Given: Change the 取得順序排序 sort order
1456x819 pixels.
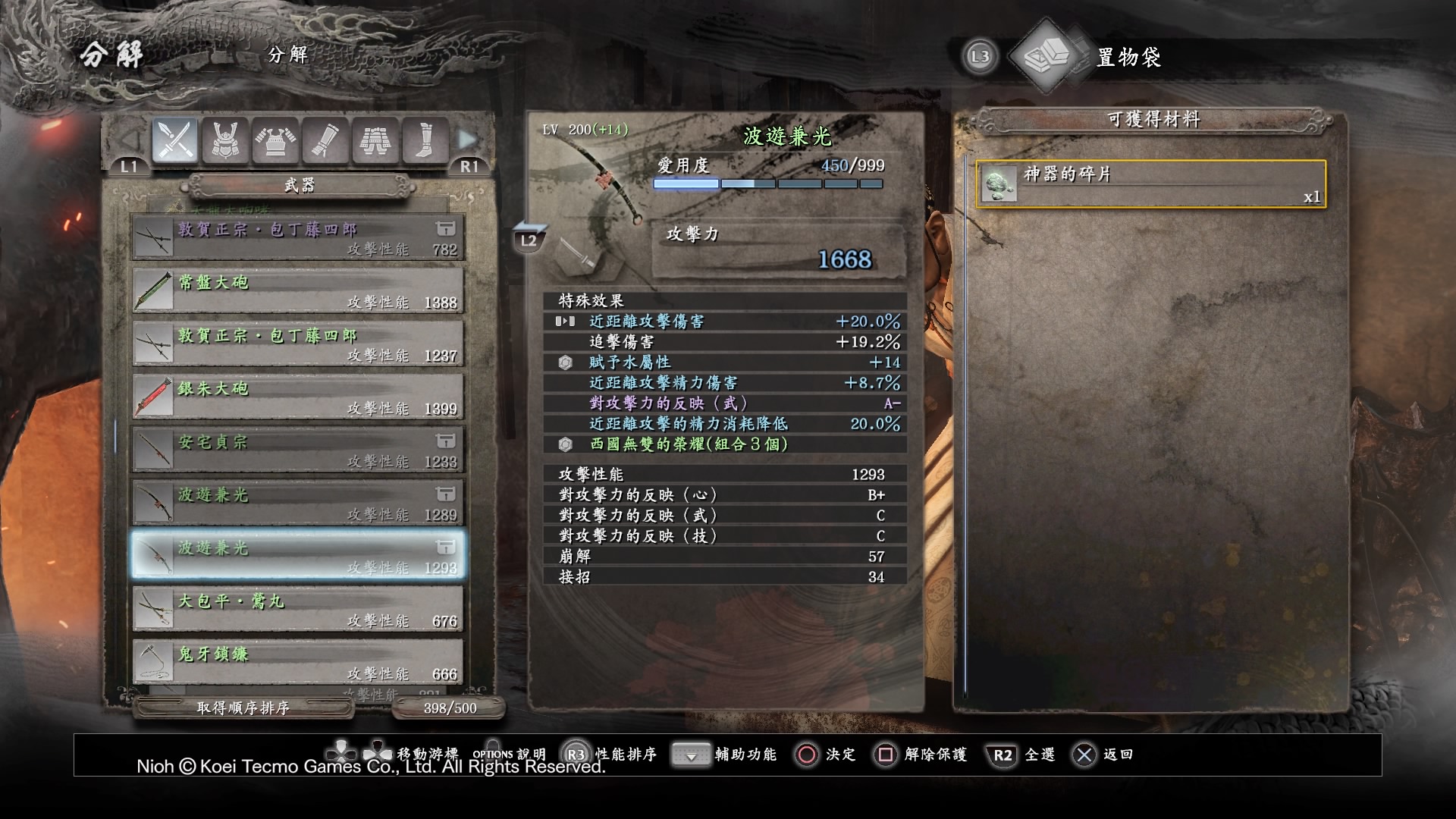Looking at the screenshot, I should tap(243, 708).
